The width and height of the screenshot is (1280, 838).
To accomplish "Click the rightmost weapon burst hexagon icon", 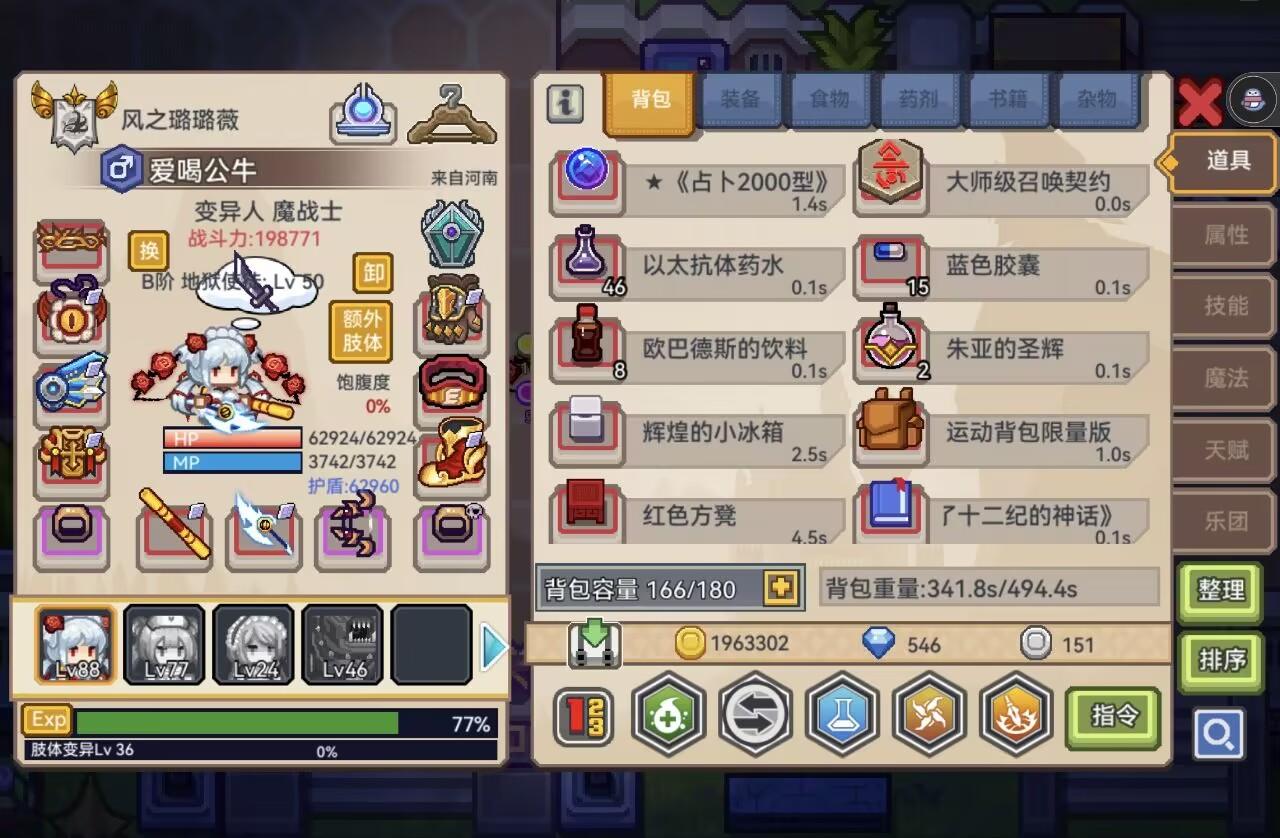I will click(x=1016, y=716).
